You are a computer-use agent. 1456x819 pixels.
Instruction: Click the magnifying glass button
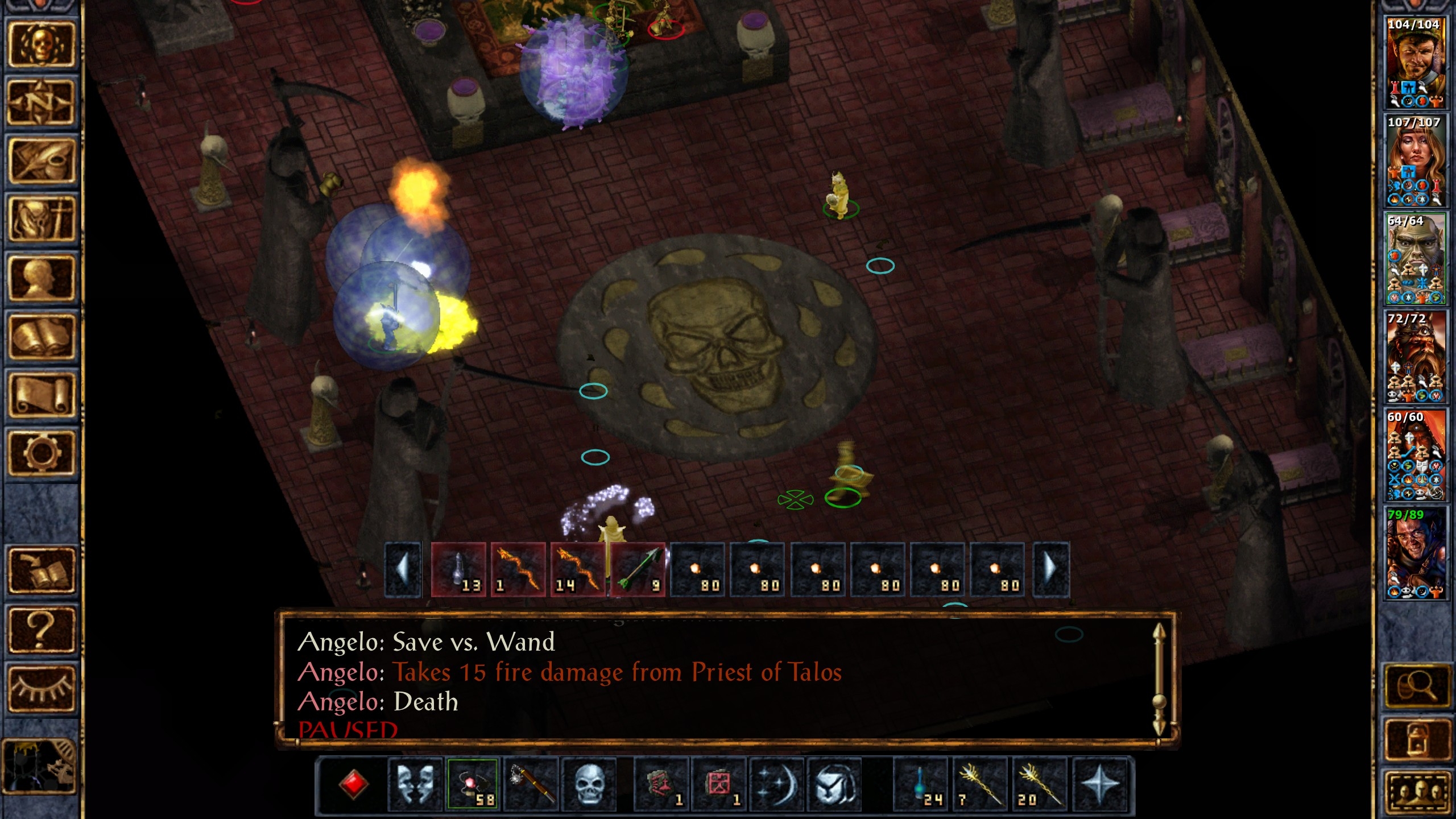[x=1417, y=687]
